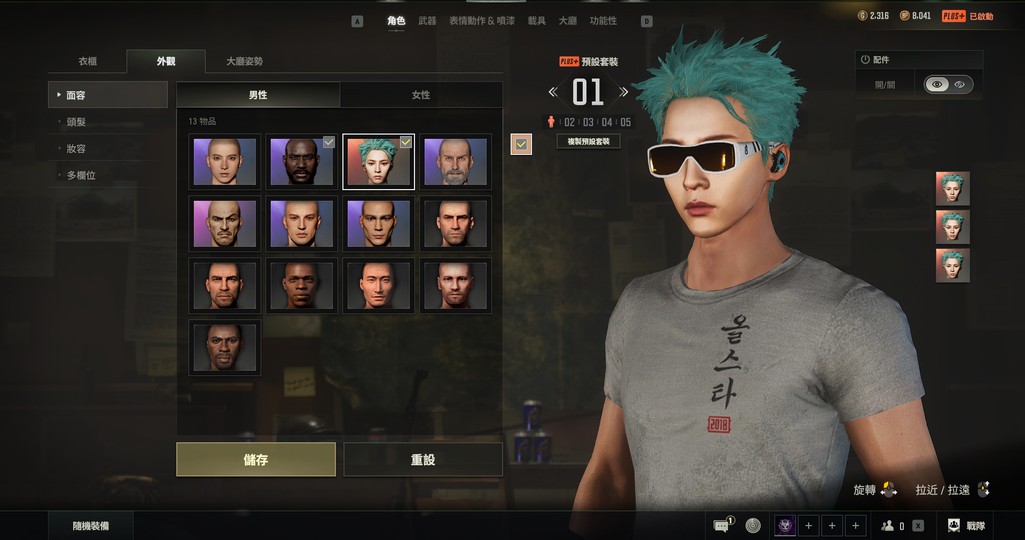This screenshot has height=540, width=1025.
Task: Save changes with the 儲存 button
Action: coord(256,460)
